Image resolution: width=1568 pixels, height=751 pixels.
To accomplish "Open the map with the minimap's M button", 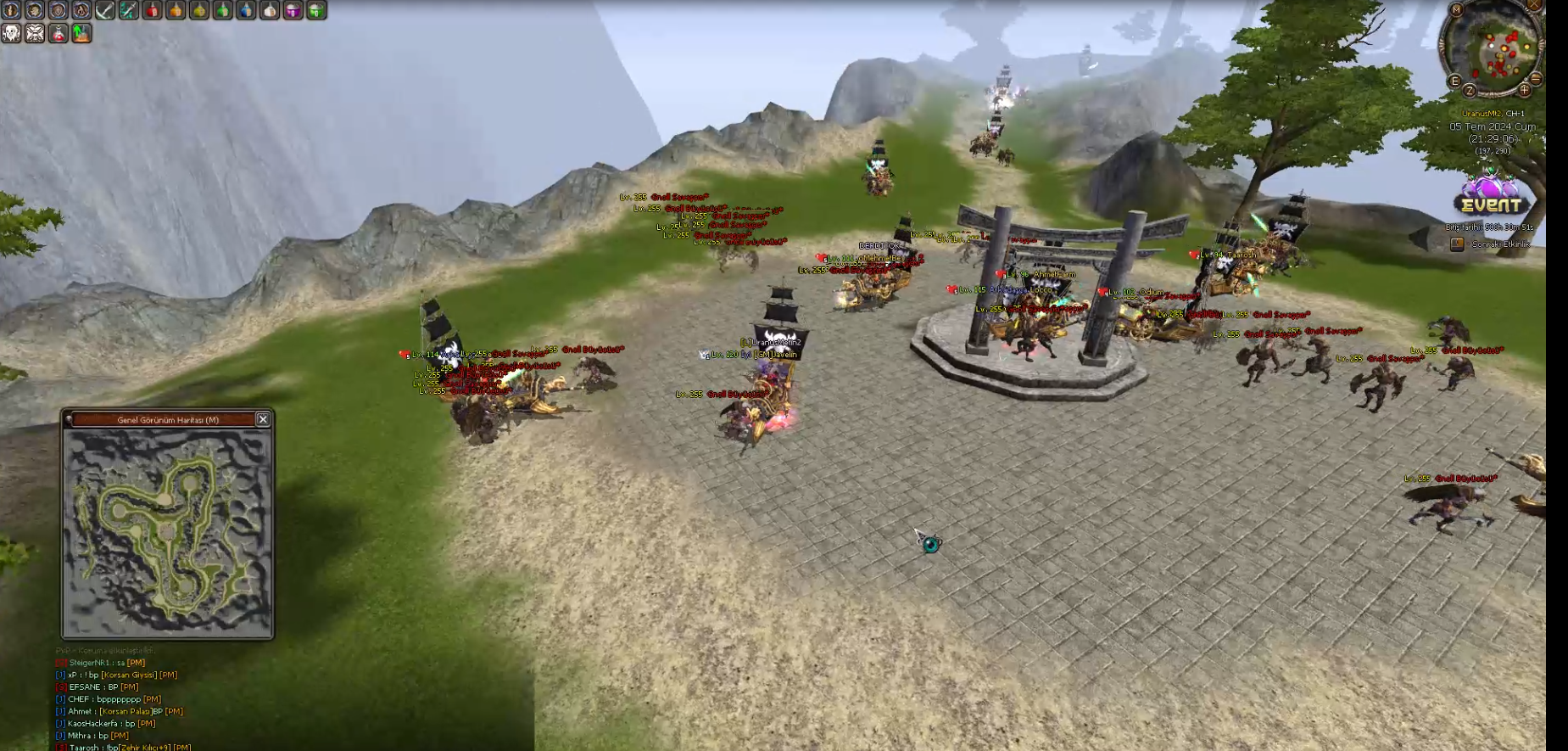I will (1456, 10).
